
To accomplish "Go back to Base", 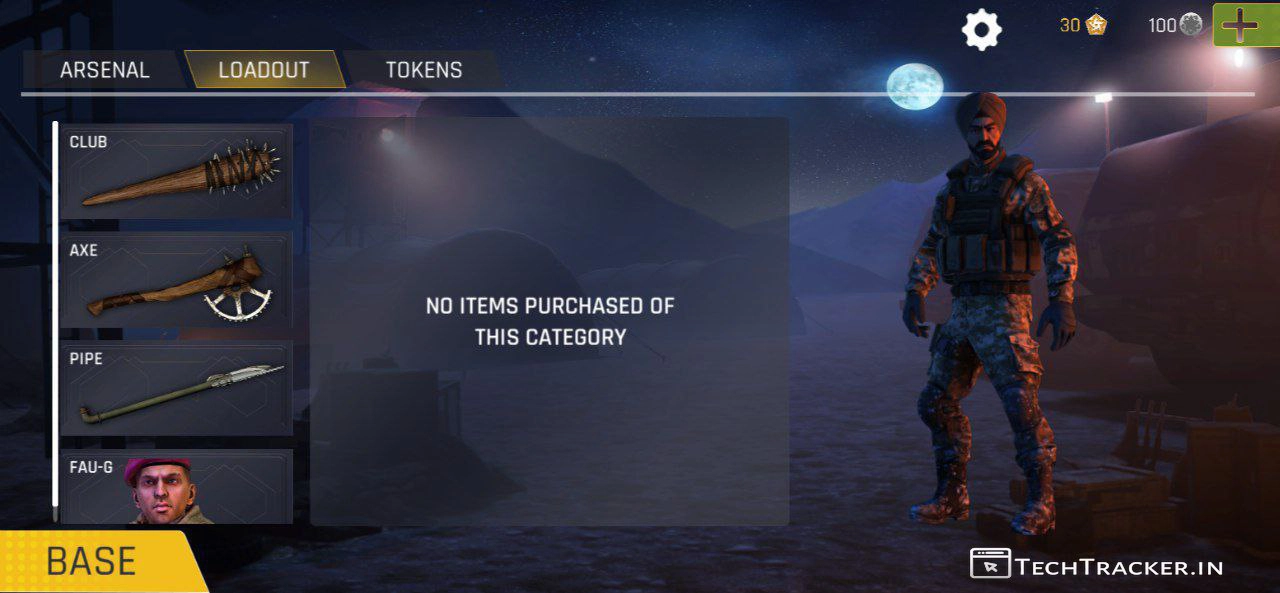I will [x=92, y=561].
